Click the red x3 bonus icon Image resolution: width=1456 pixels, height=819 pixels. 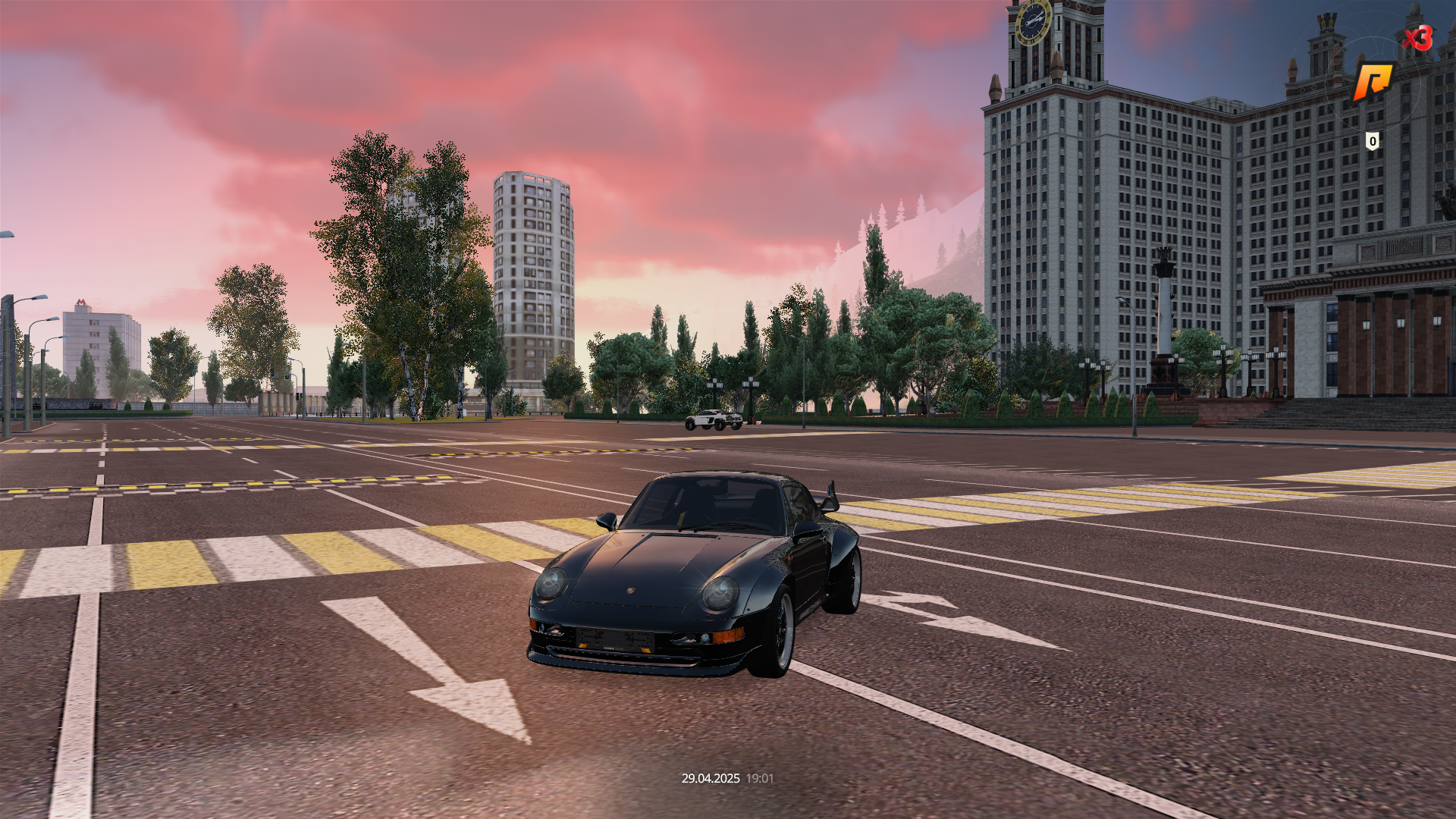(1417, 37)
